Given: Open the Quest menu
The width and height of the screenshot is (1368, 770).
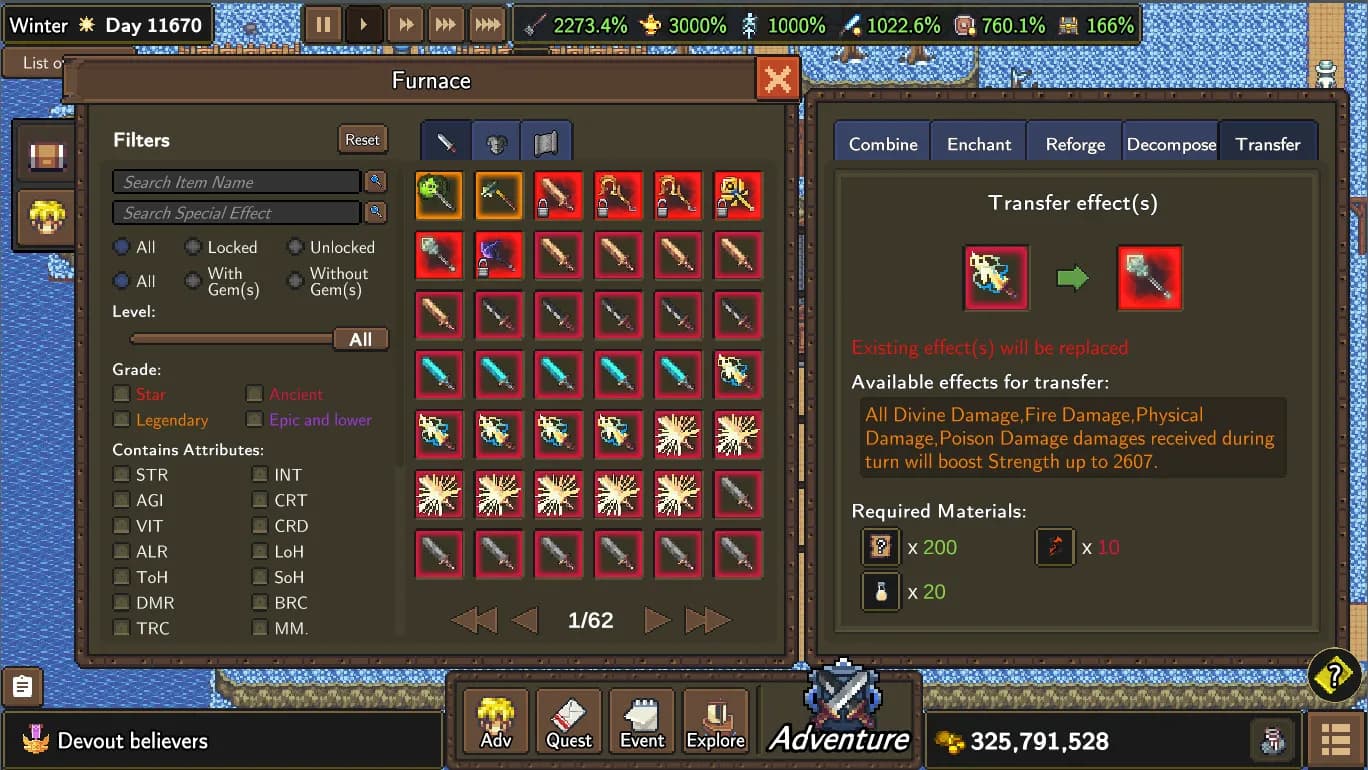Looking at the screenshot, I should click(569, 720).
